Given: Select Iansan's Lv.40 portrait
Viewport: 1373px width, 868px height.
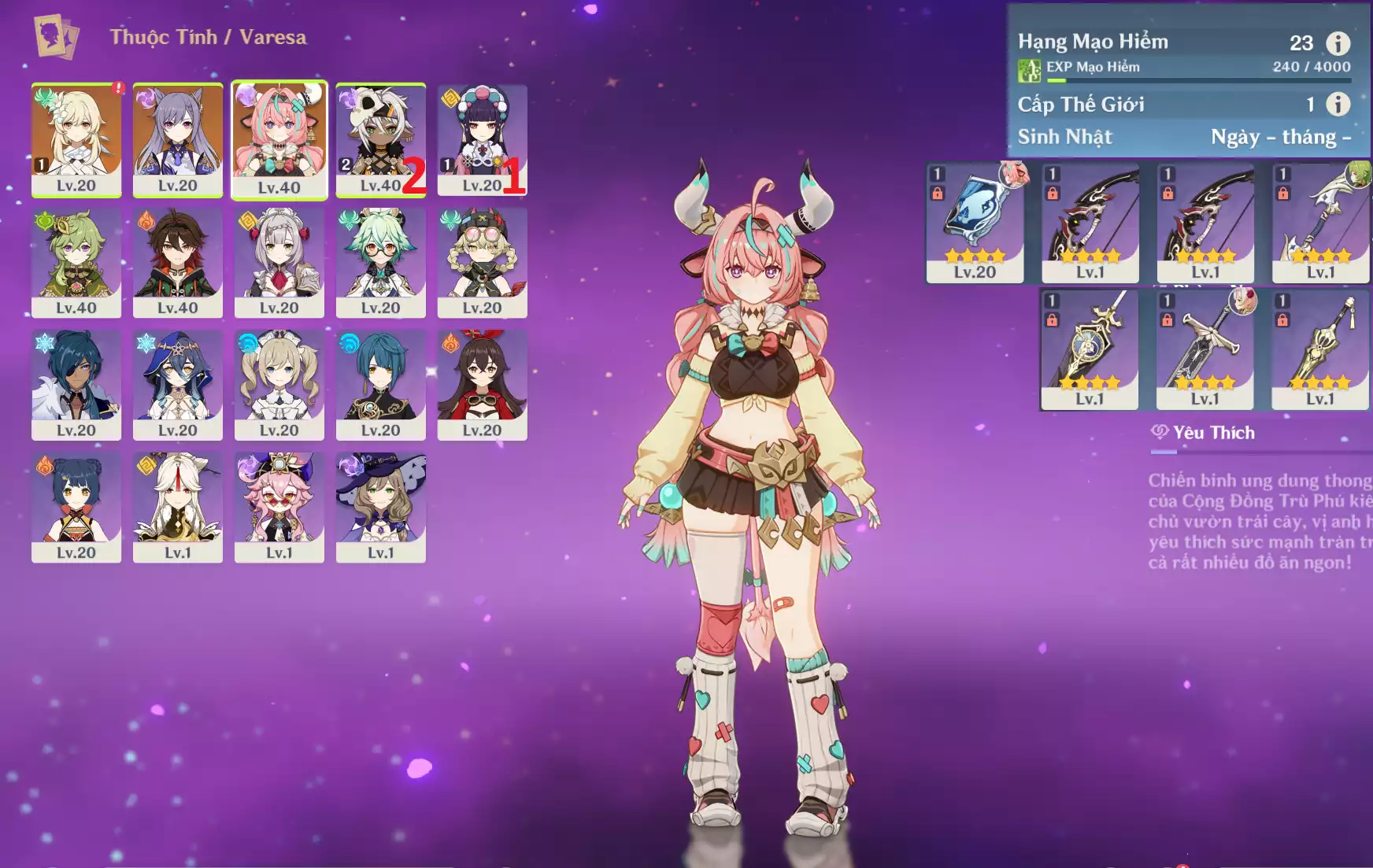Looking at the screenshot, I should tap(380, 139).
